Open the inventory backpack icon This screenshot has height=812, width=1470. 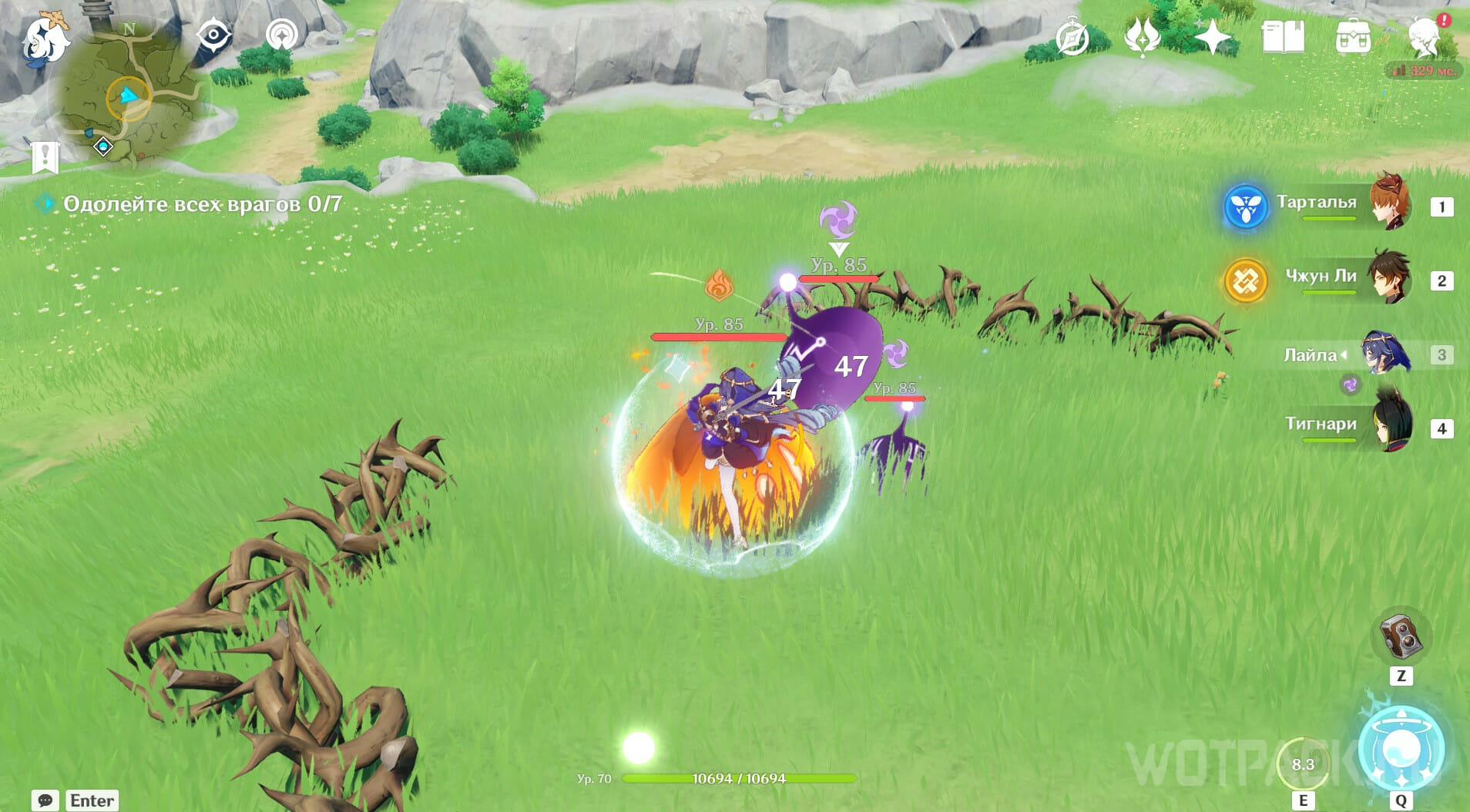pyautogui.click(x=1353, y=37)
